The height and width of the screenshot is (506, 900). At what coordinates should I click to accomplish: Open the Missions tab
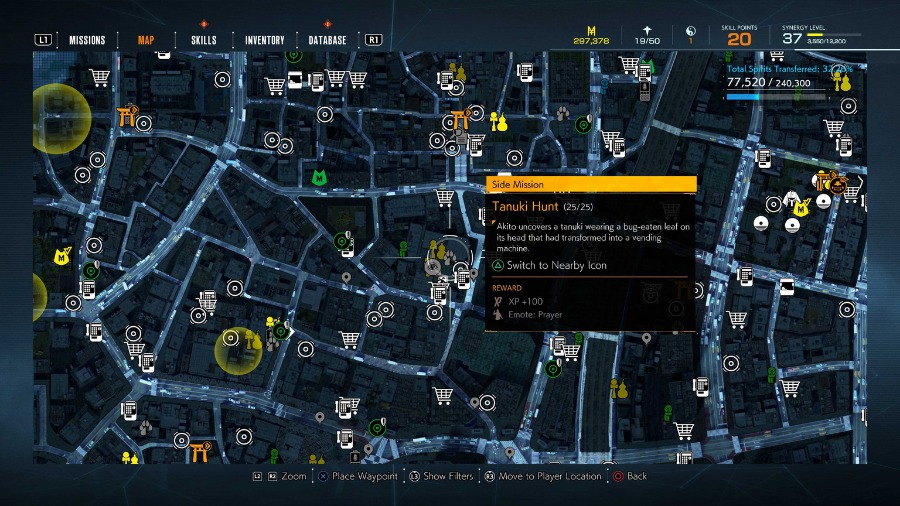87,40
